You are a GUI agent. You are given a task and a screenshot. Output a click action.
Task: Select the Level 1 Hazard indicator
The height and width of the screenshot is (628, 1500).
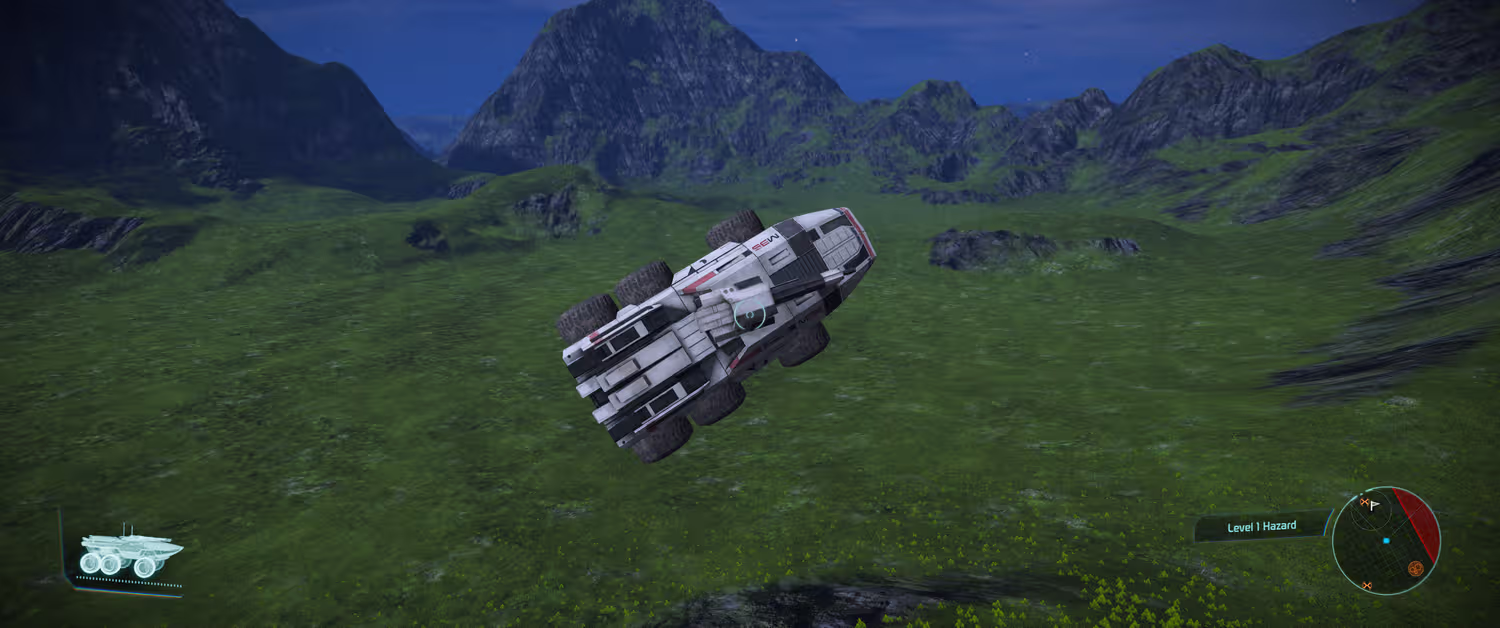1261,526
